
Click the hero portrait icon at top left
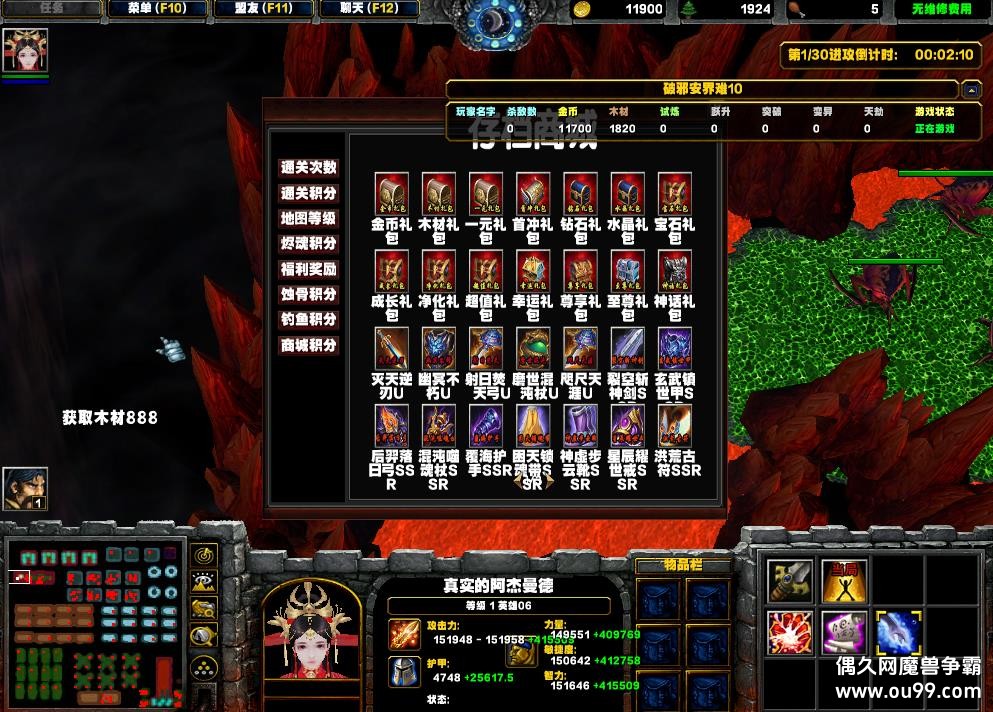tap(25, 51)
